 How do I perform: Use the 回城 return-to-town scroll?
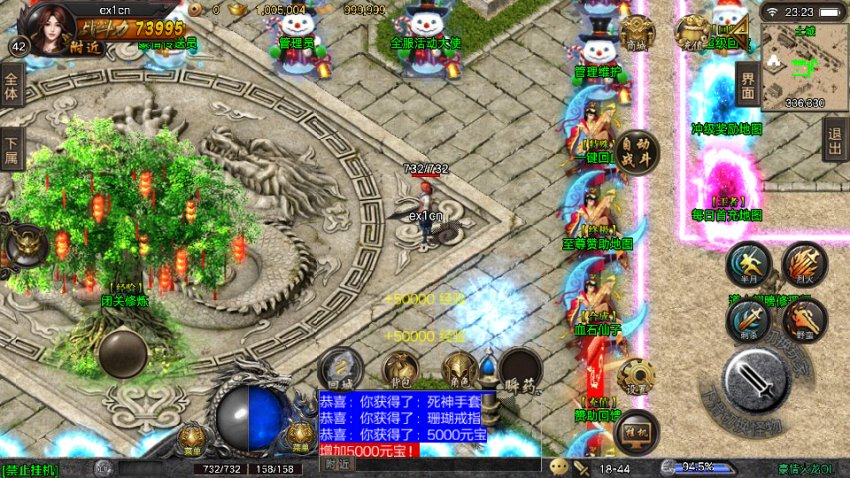(x=340, y=367)
